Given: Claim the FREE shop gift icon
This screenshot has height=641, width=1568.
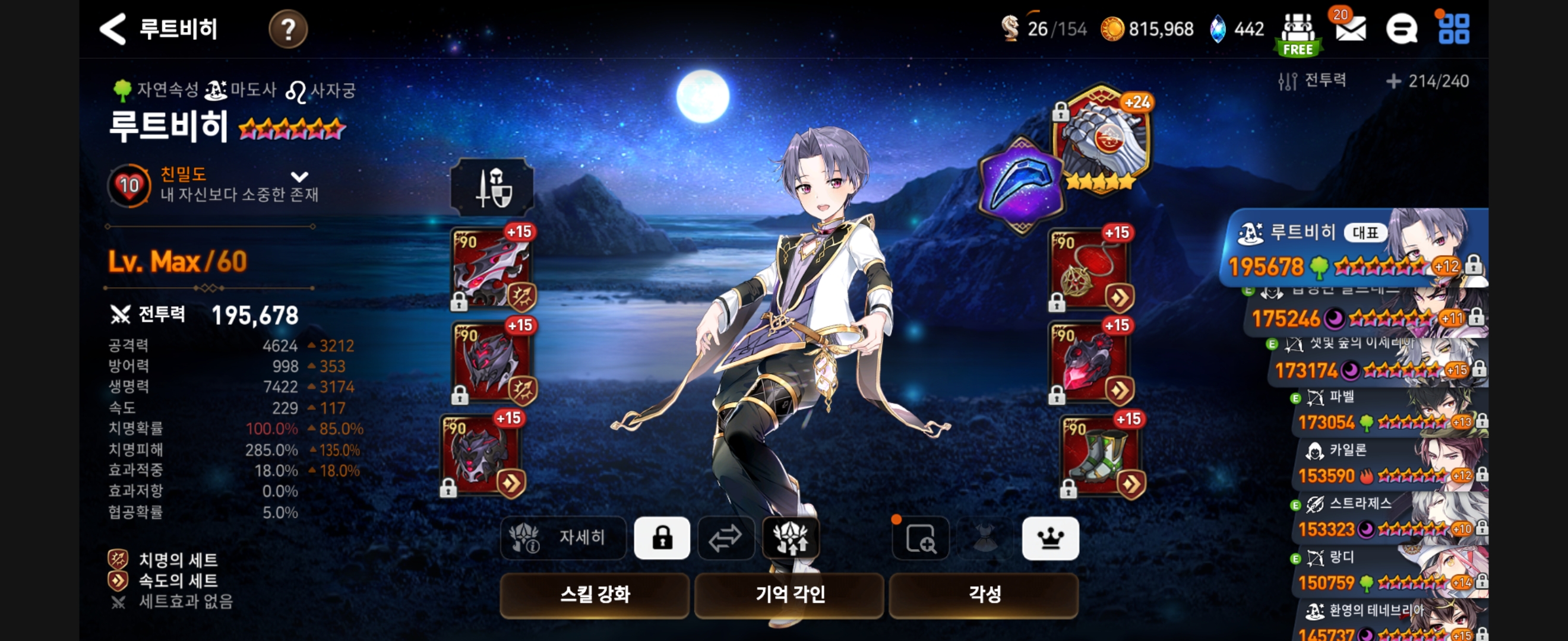Looking at the screenshot, I should (x=1298, y=34).
